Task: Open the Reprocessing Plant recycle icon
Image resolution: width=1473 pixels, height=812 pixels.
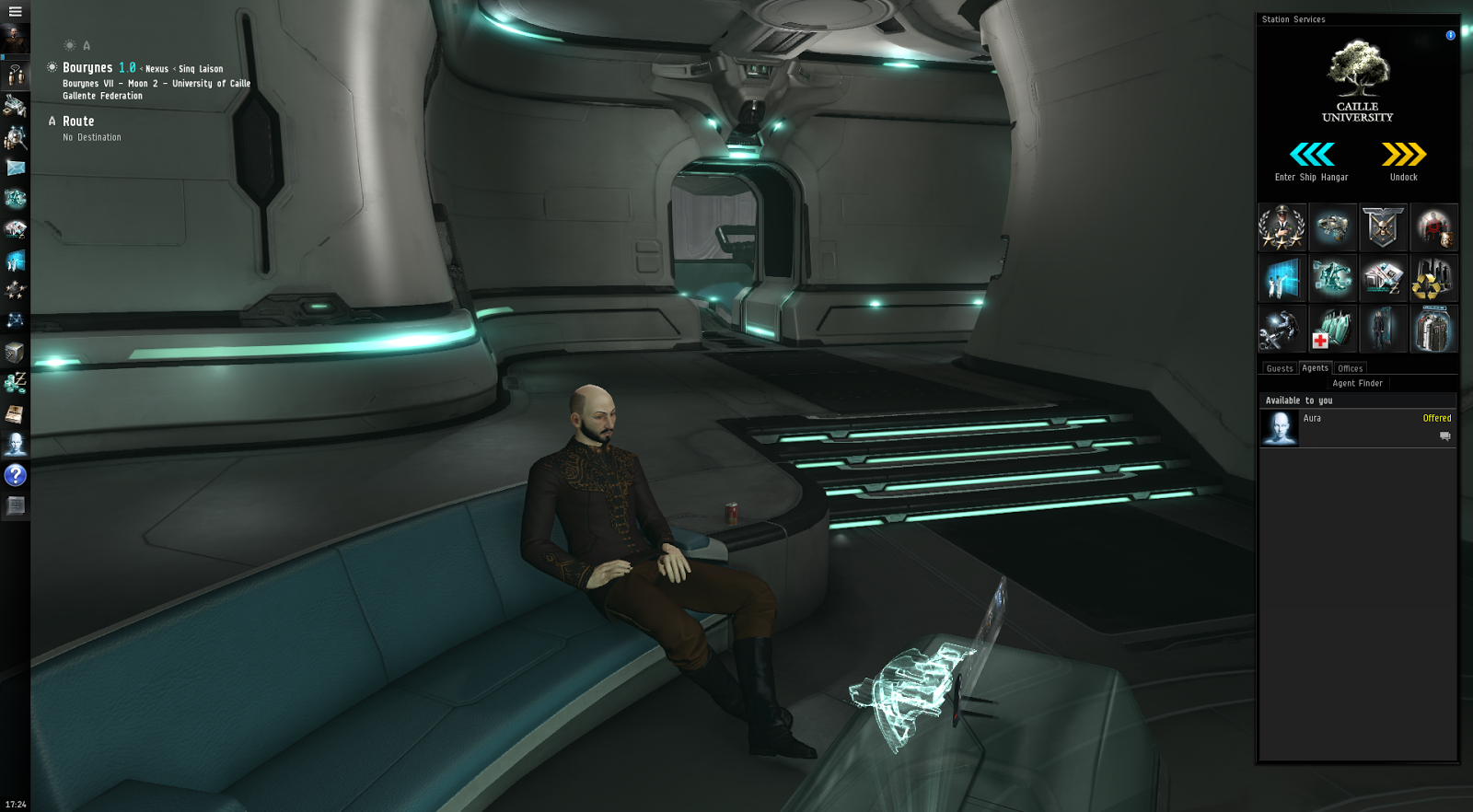Action: click(x=1434, y=278)
